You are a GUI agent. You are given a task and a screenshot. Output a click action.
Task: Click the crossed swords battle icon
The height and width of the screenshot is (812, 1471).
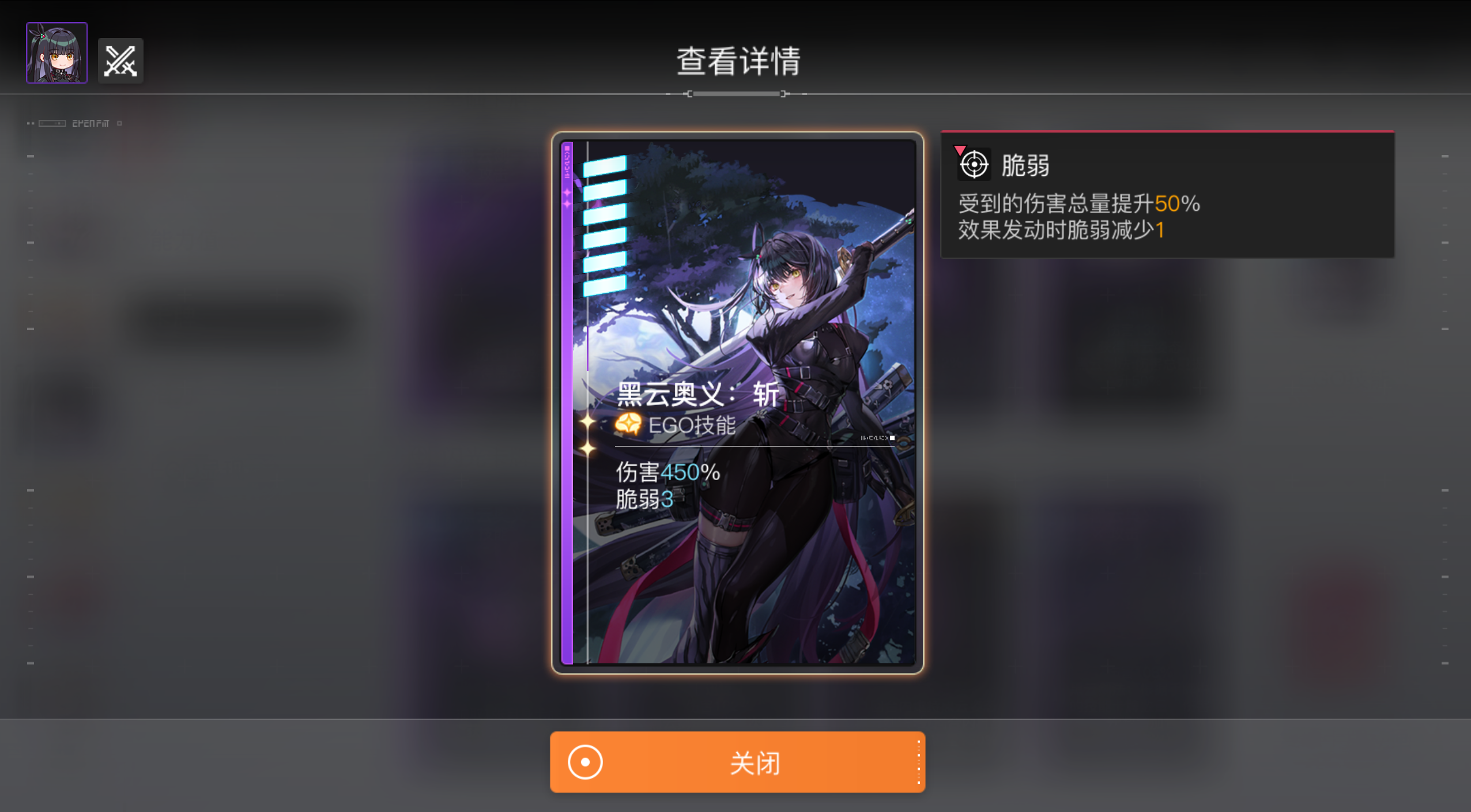point(120,60)
